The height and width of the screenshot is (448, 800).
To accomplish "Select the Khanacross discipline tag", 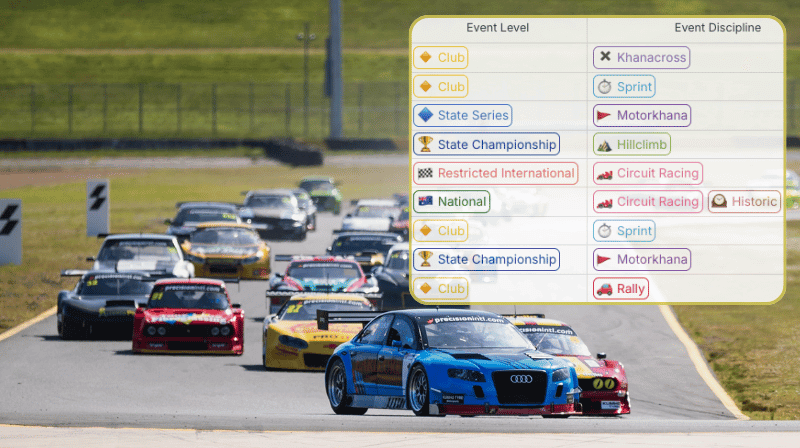I will pos(641,58).
